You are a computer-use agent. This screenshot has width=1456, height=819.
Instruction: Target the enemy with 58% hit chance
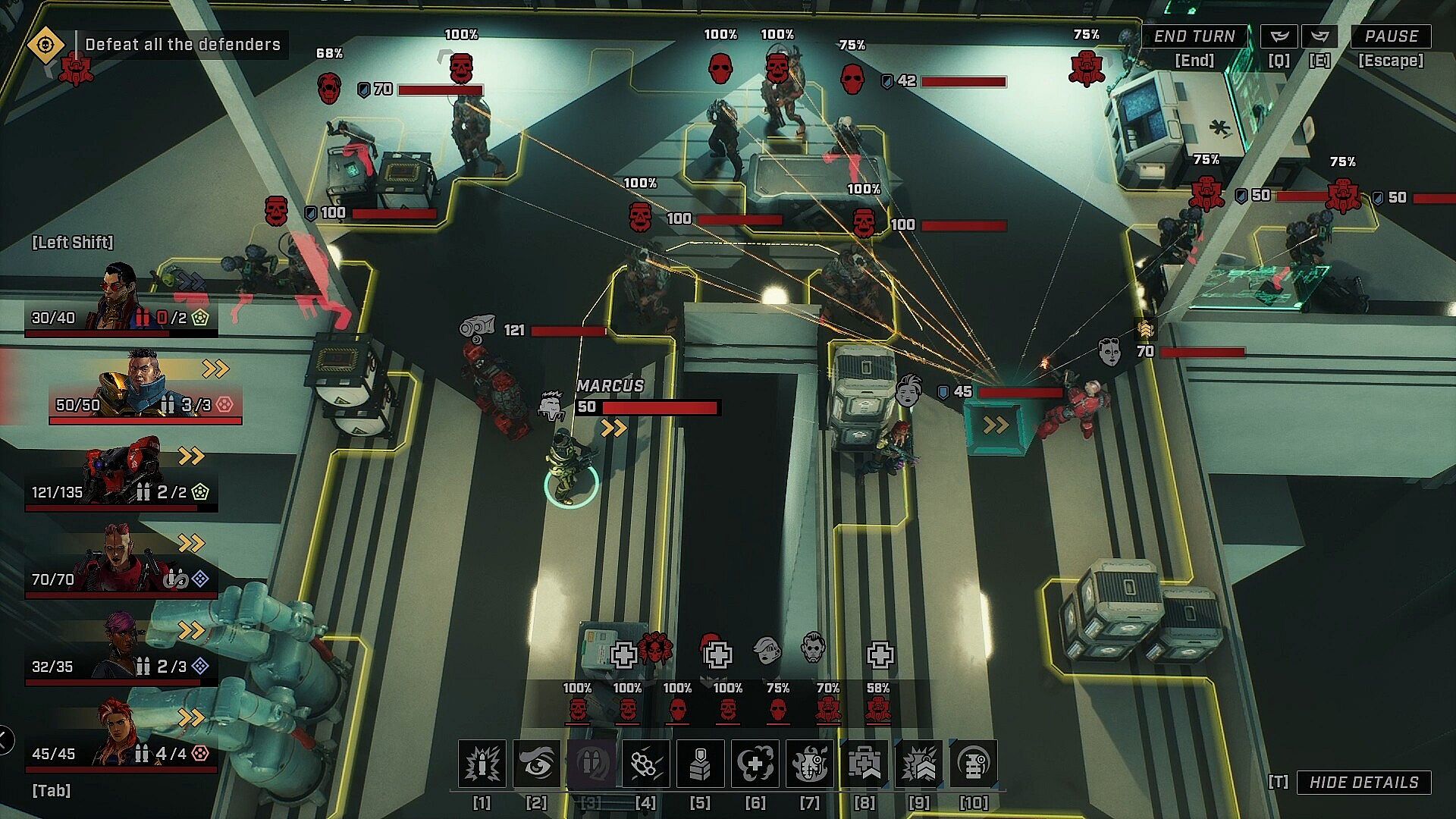[x=877, y=709]
